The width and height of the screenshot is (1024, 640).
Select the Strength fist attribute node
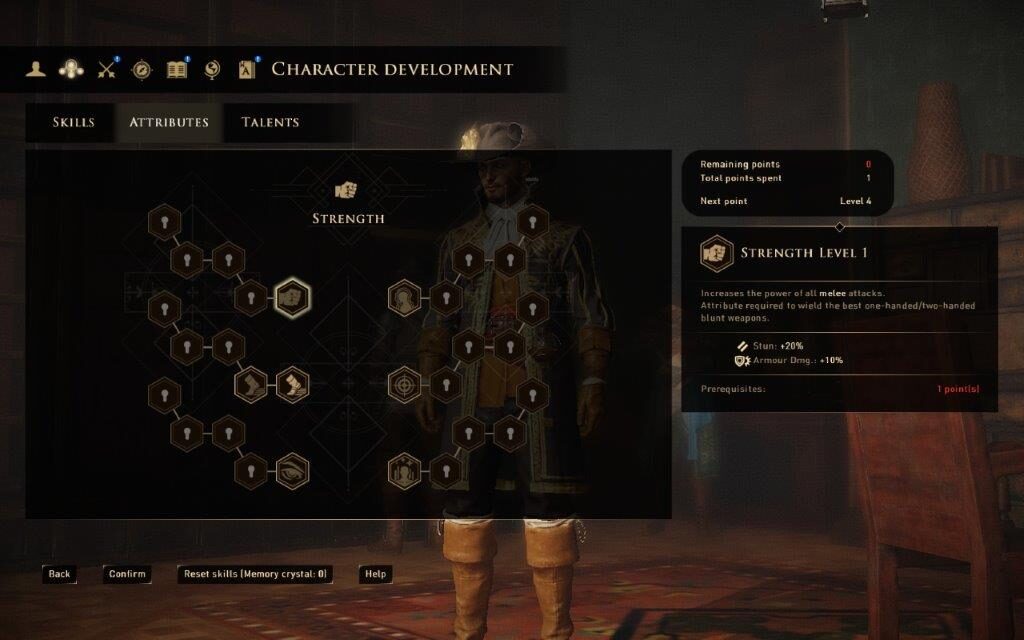click(292, 298)
